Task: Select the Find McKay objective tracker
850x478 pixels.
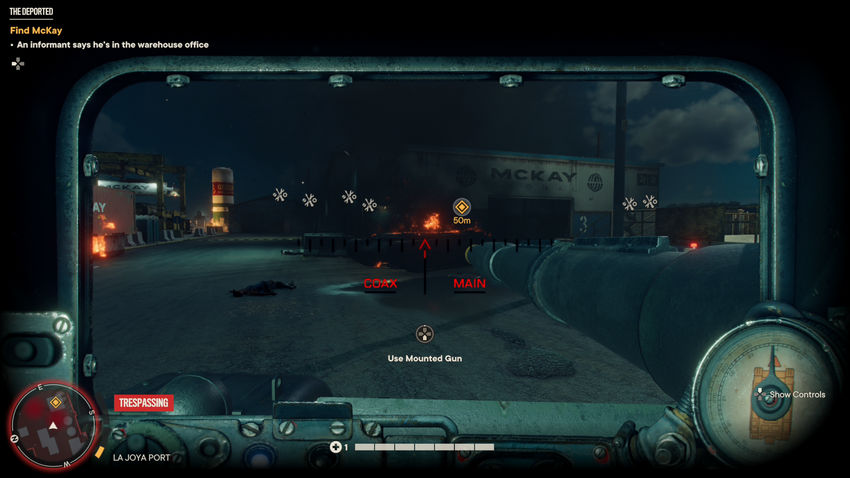Action: (36, 30)
